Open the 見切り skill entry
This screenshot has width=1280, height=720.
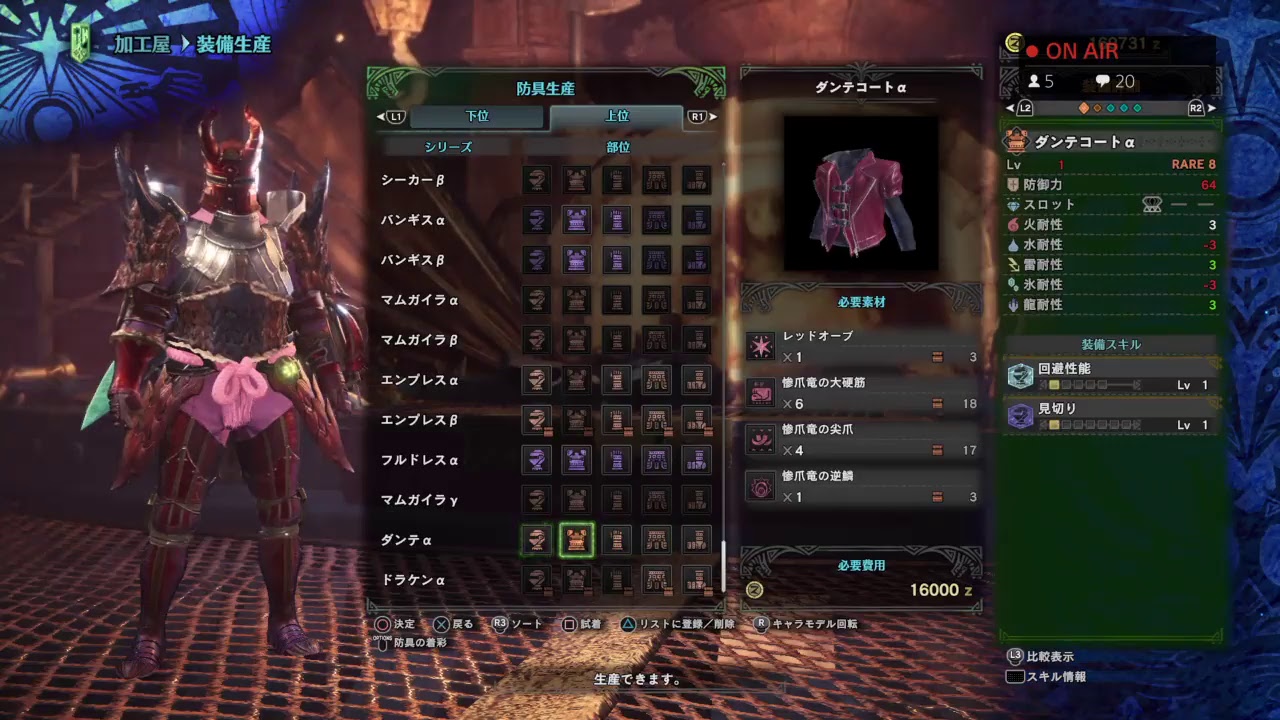pos(1112,416)
